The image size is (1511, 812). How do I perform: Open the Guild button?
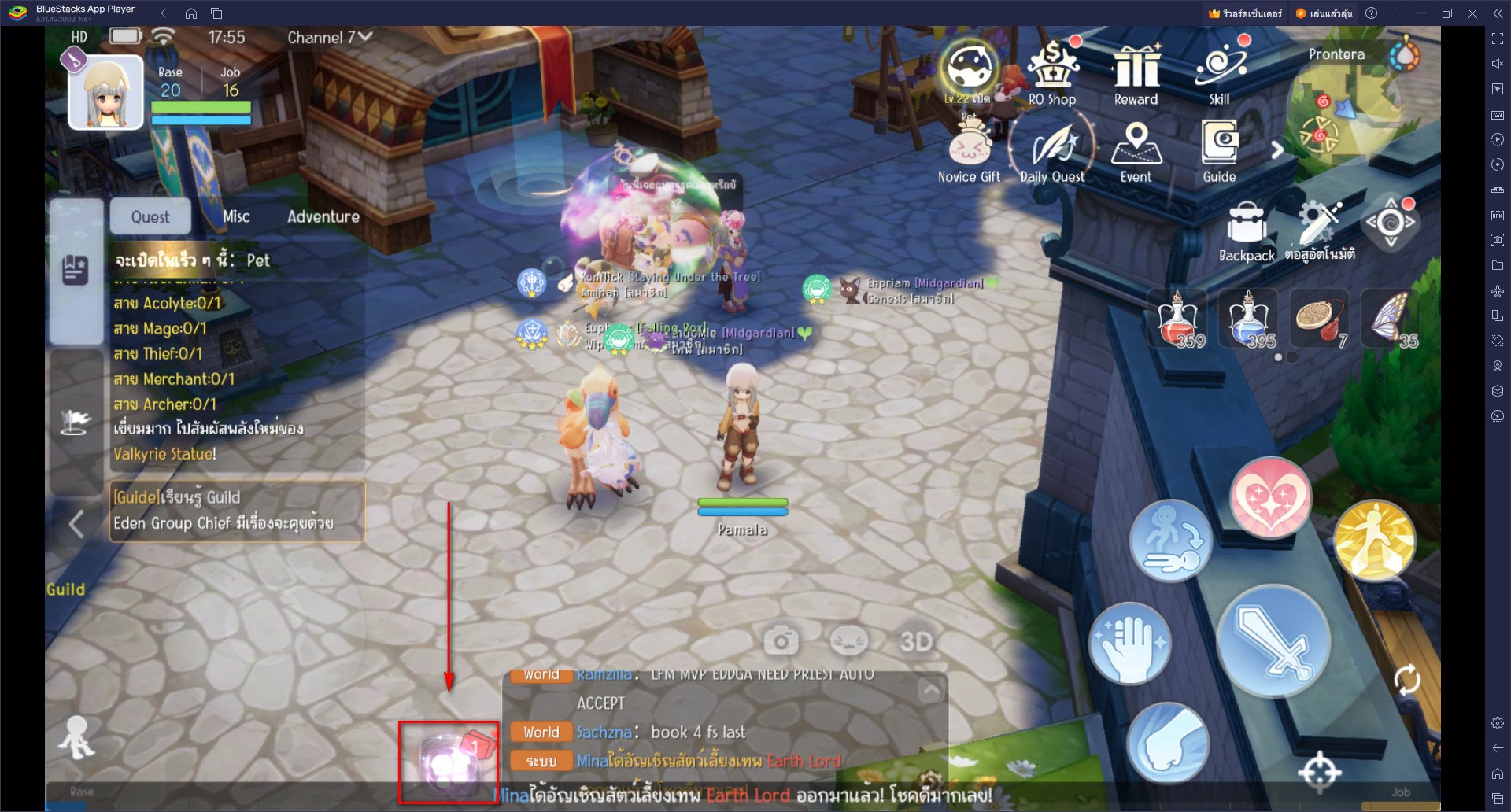click(65, 589)
